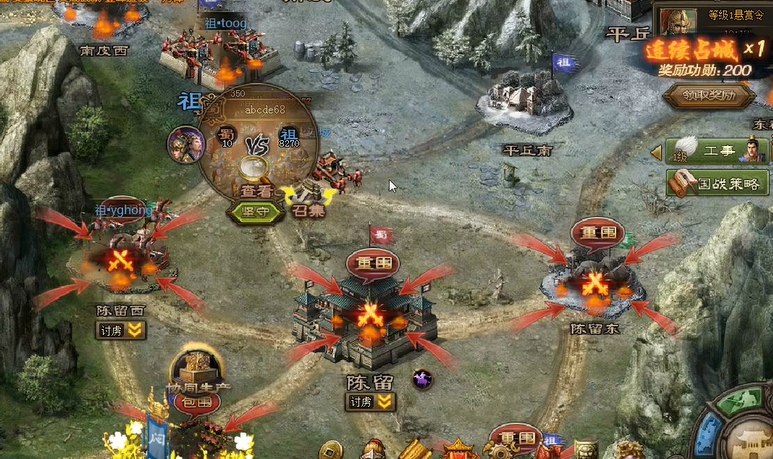This screenshot has height=459, width=773.
Task: Click the general portraits beside the VS panel
Action: pyautogui.click(x=186, y=144)
